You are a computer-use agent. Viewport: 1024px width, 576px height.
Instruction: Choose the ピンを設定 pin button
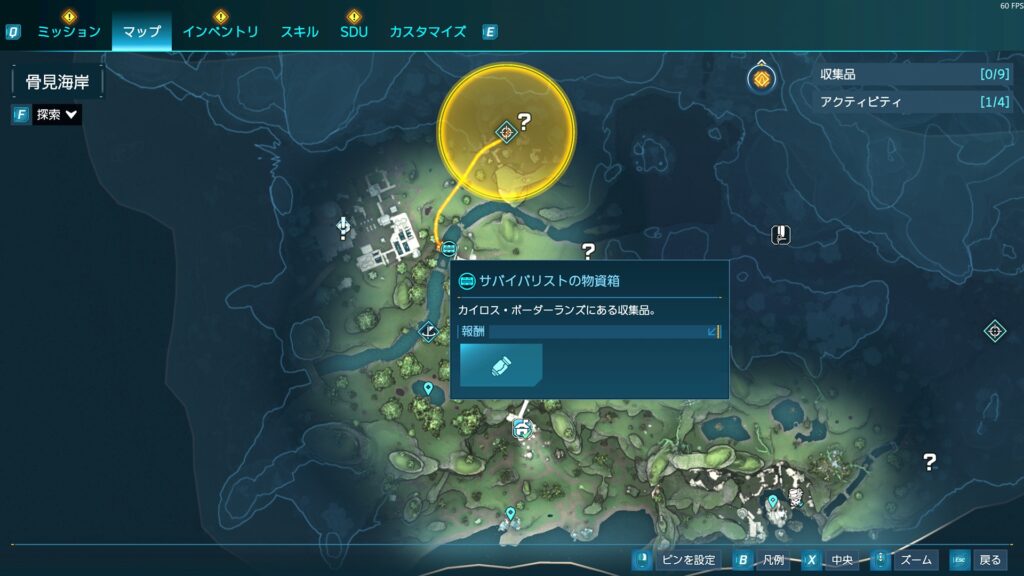pyautogui.click(x=677, y=560)
